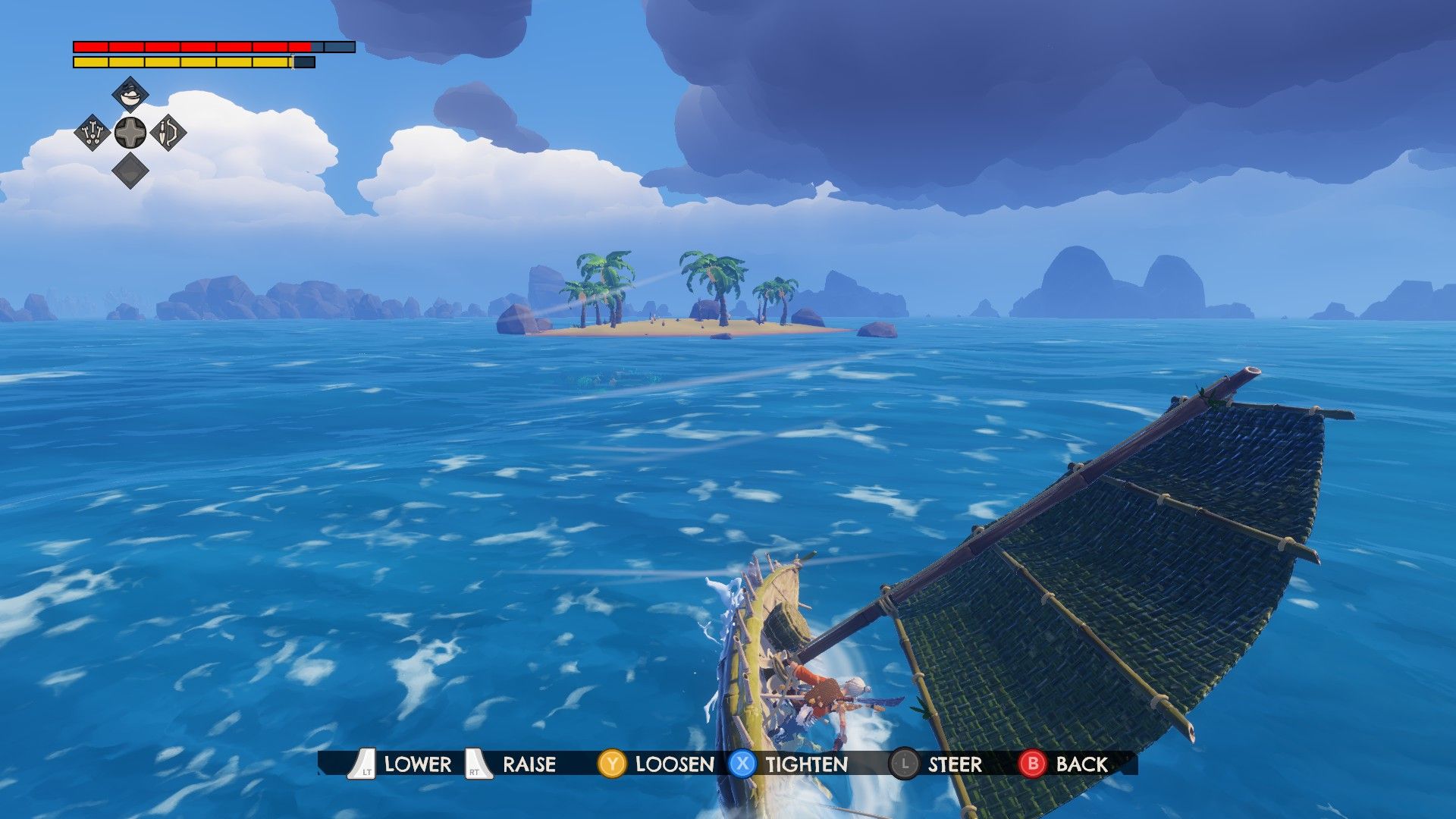Click the RT sail-raising trigger icon
This screenshot has height=819, width=1456.
[x=476, y=764]
